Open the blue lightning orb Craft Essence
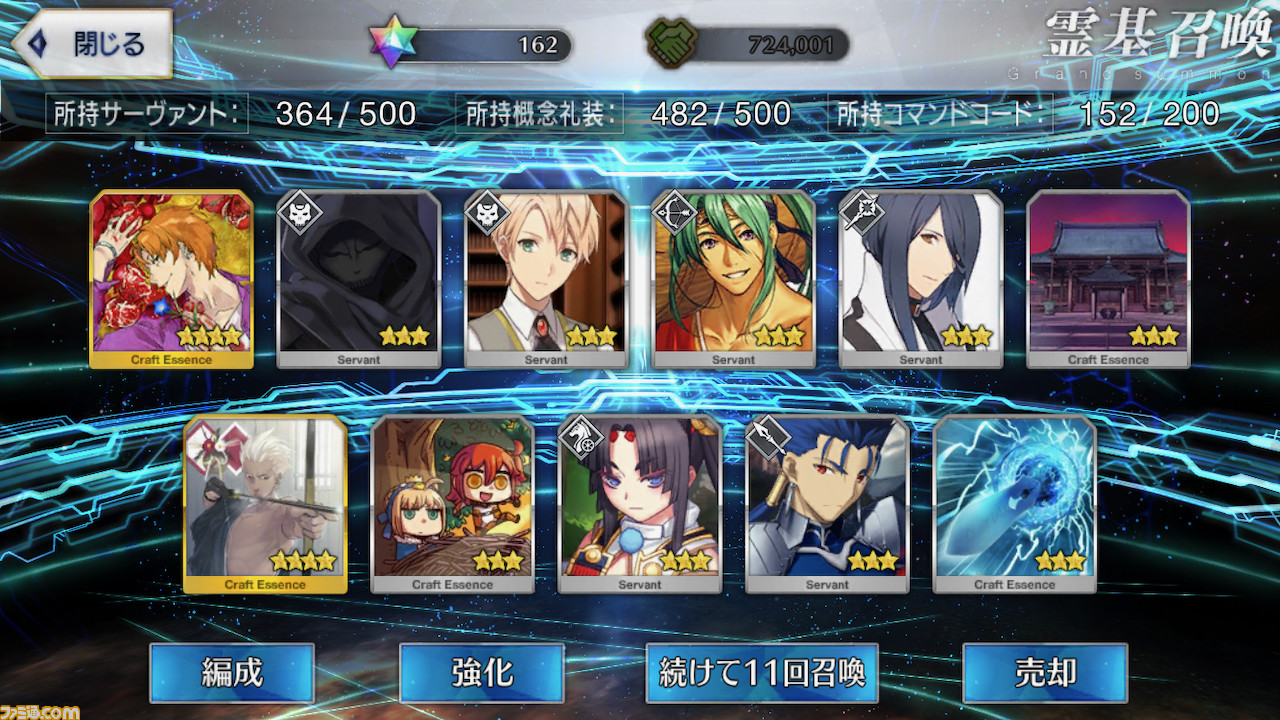The image size is (1280, 720). (x=1014, y=503)
